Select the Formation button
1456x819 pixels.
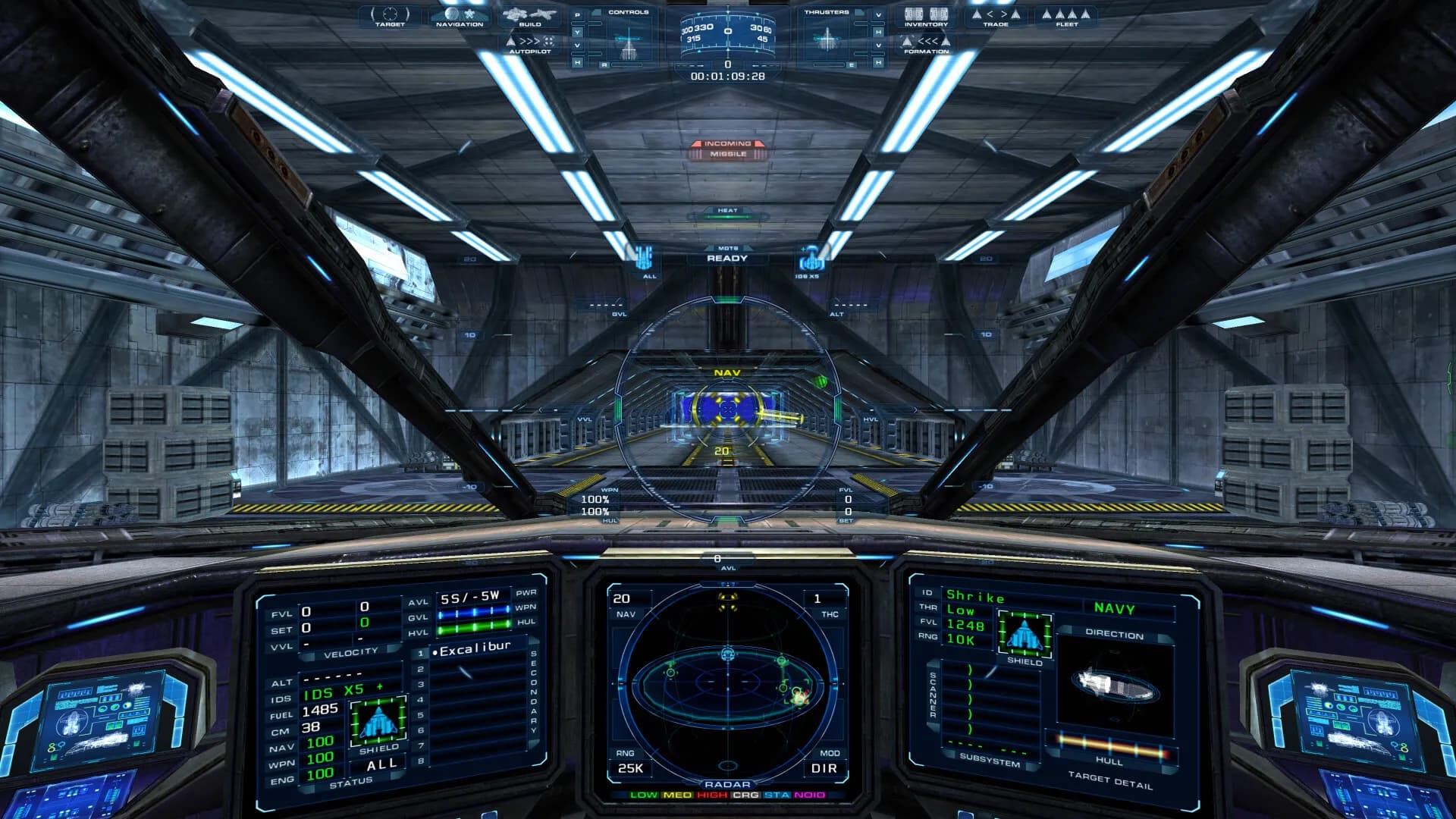[926, 44]
